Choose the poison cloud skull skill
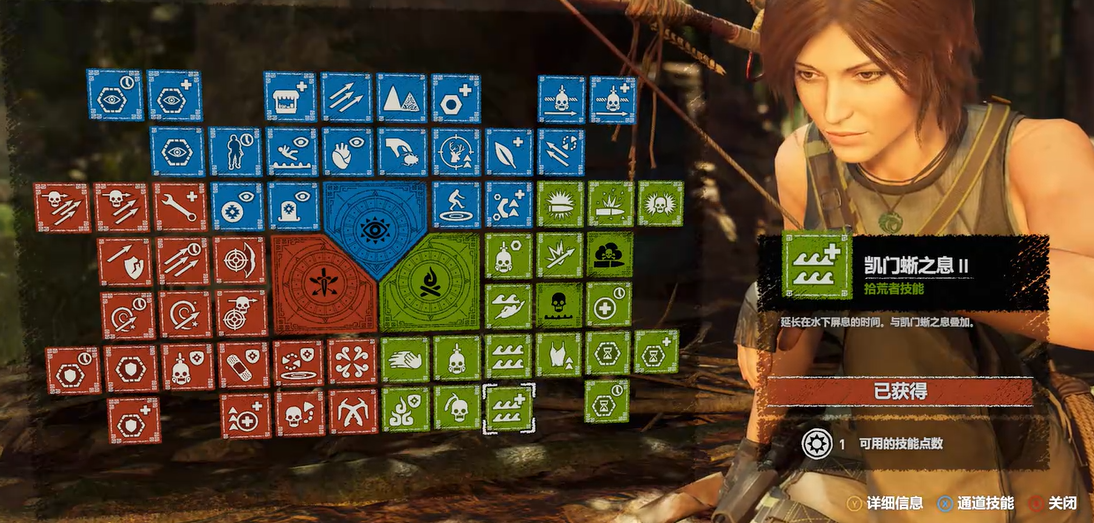This screenshot has height=523, width=1094. (609, 254)
